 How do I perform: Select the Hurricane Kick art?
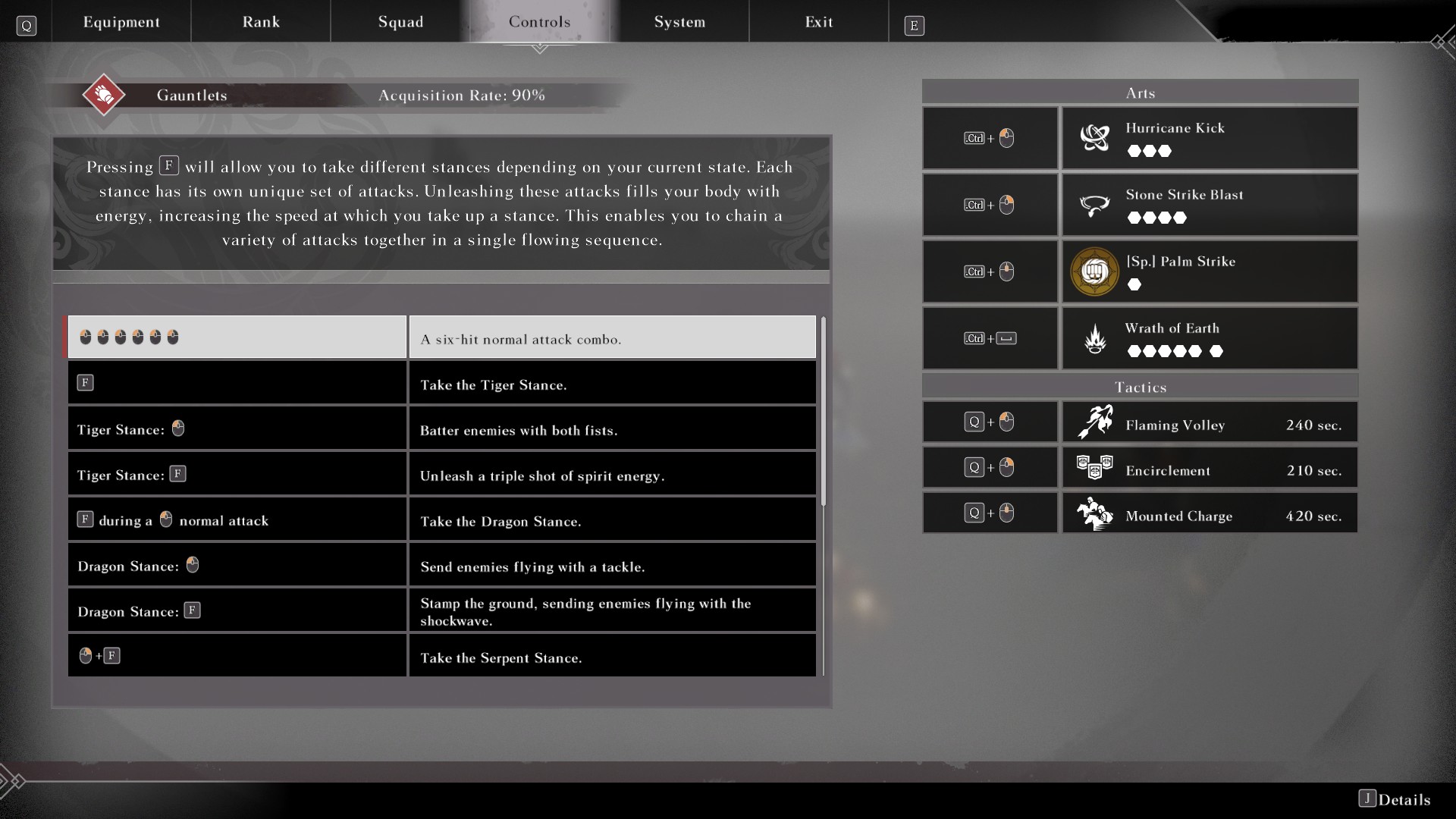pyautogui.click(x=1209, y=138)
